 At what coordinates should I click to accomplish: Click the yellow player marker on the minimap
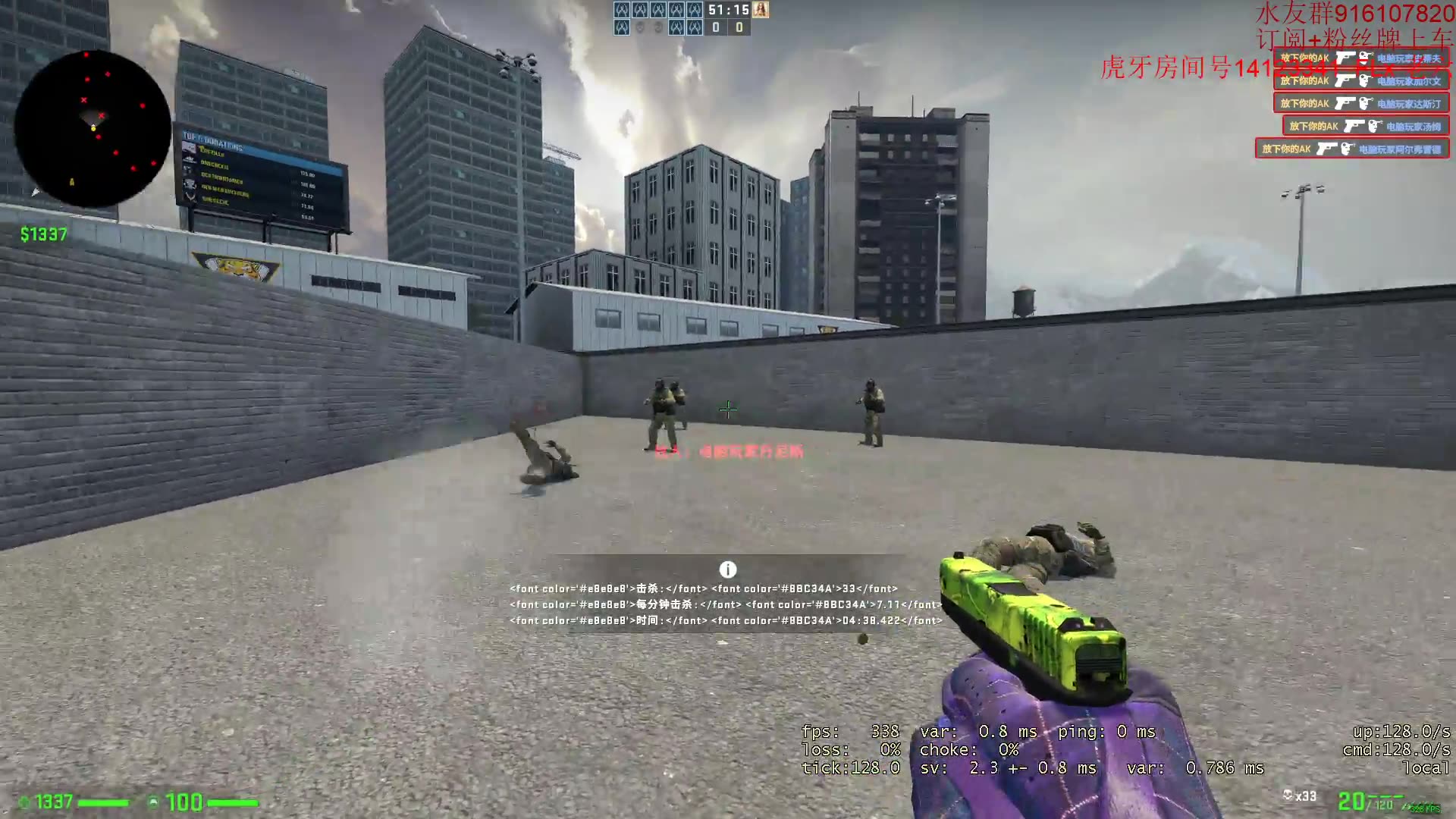click(93, 127)
